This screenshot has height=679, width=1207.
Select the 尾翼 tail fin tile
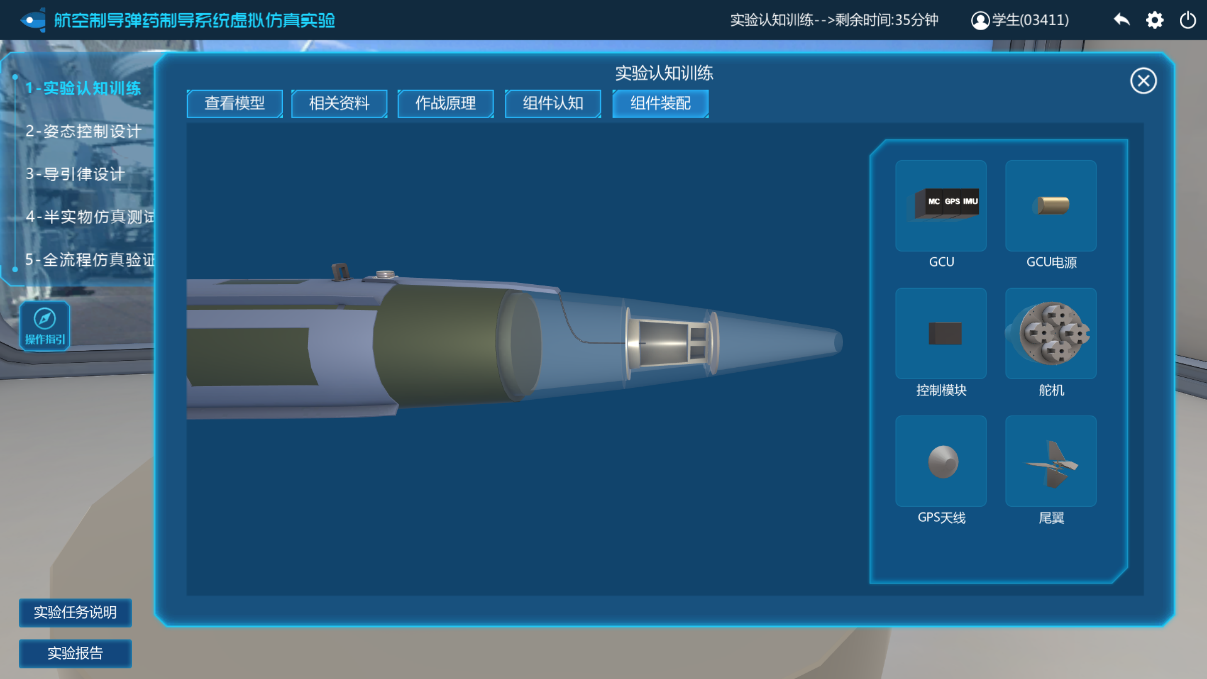point(1050,461)
